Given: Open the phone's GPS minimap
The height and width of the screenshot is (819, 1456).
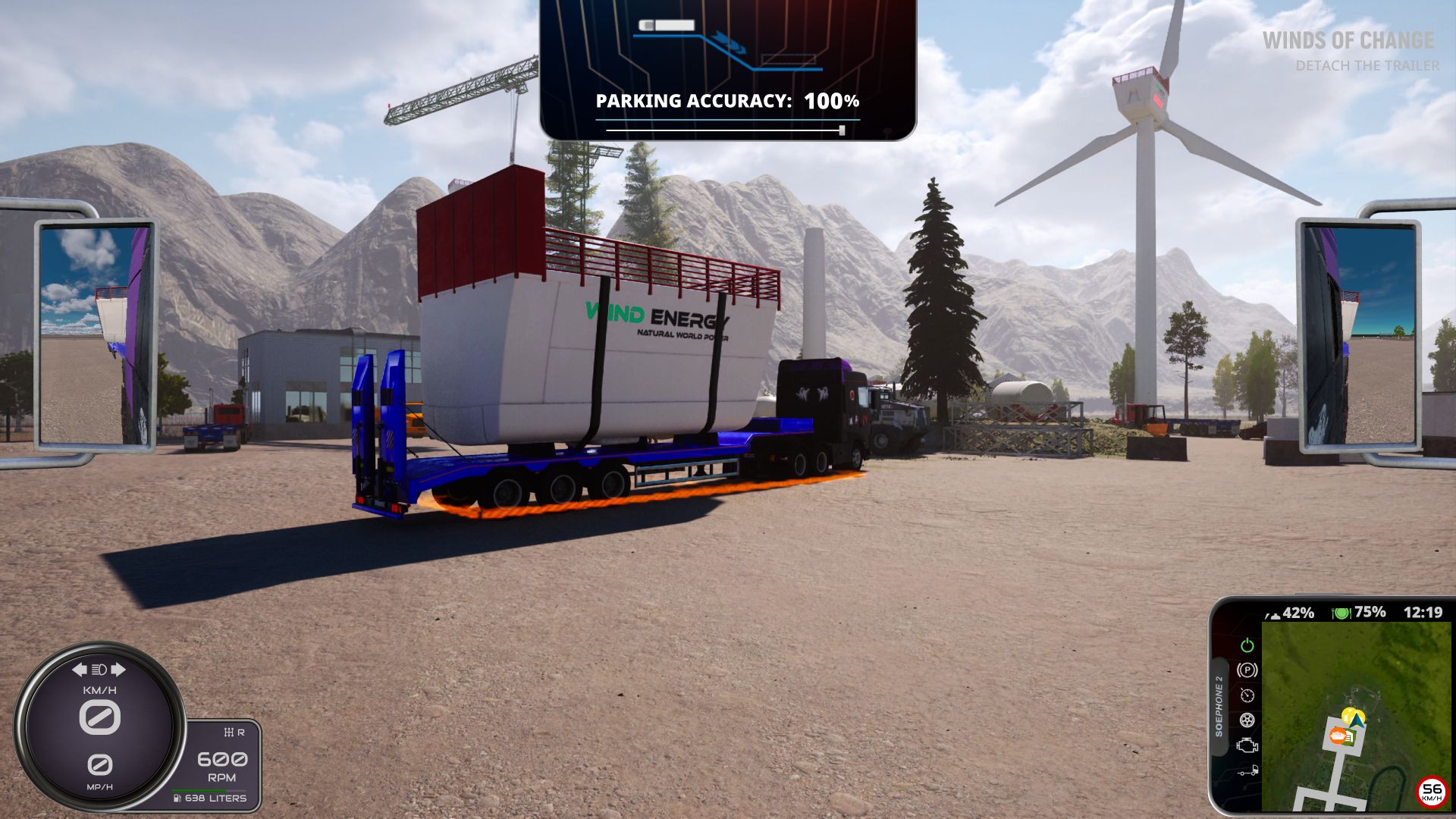Looking at the screenshot, I should coord(1355,716).
